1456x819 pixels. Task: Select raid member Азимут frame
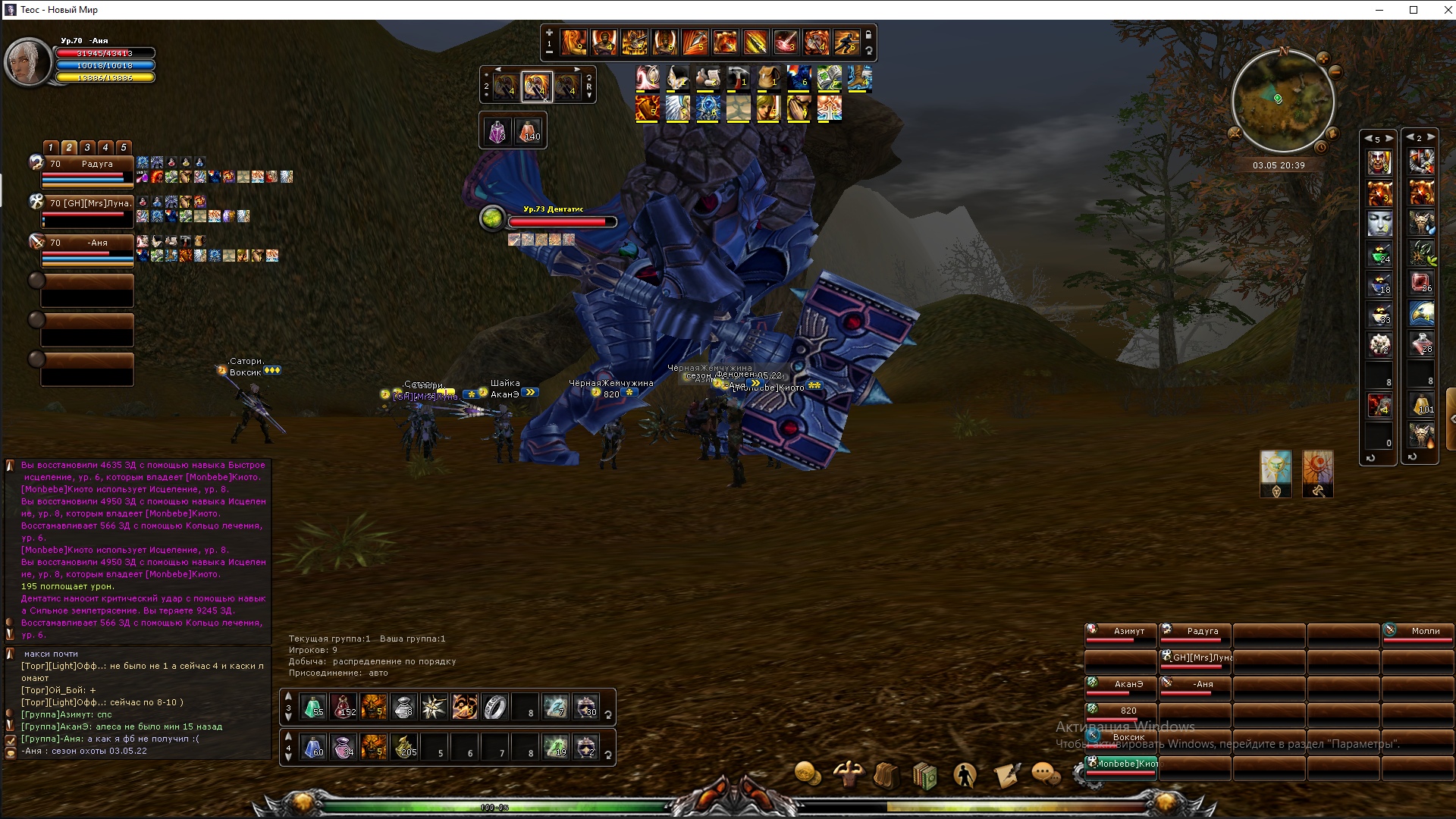click(x=1121, y=634)
